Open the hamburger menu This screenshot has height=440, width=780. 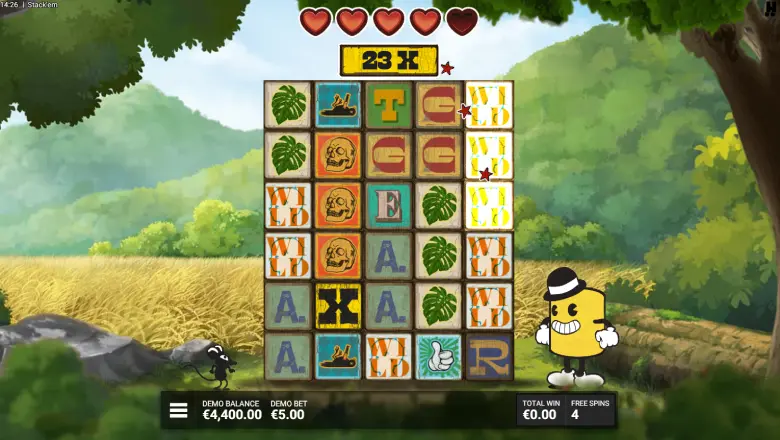[x=179, y=410]
